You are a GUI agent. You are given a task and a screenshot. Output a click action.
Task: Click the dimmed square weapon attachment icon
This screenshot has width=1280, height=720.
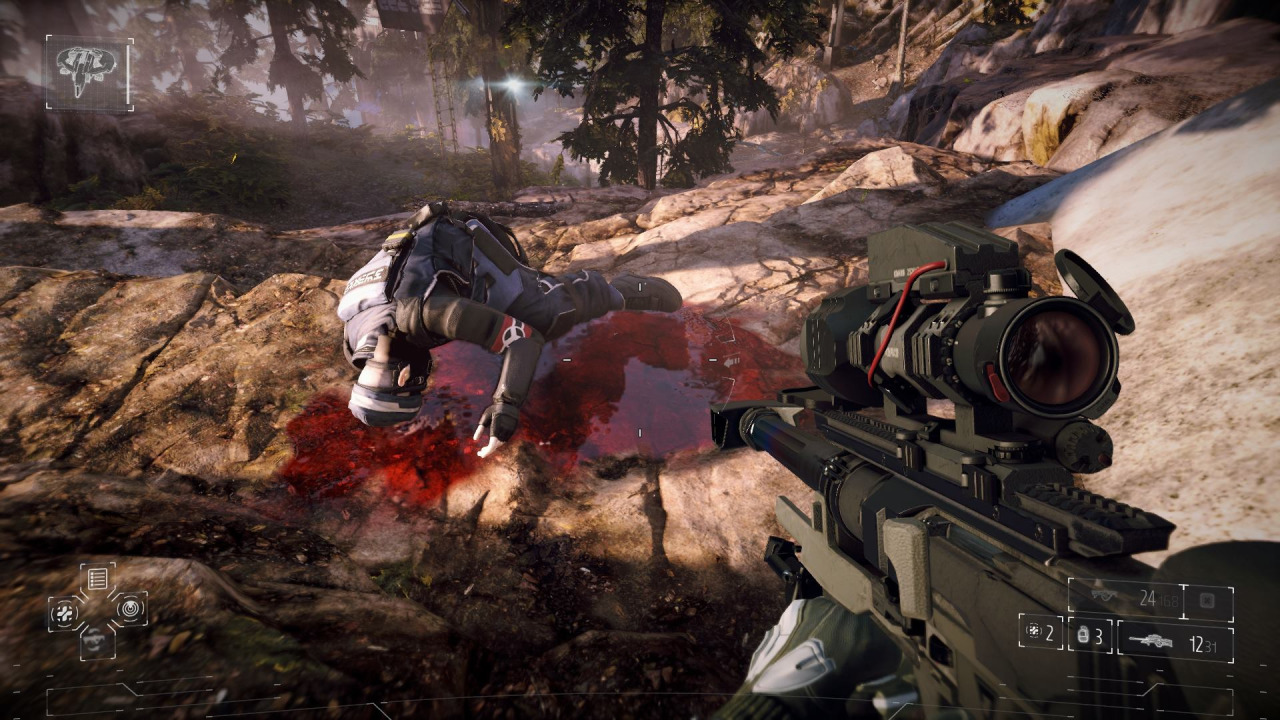(1208, 601)
